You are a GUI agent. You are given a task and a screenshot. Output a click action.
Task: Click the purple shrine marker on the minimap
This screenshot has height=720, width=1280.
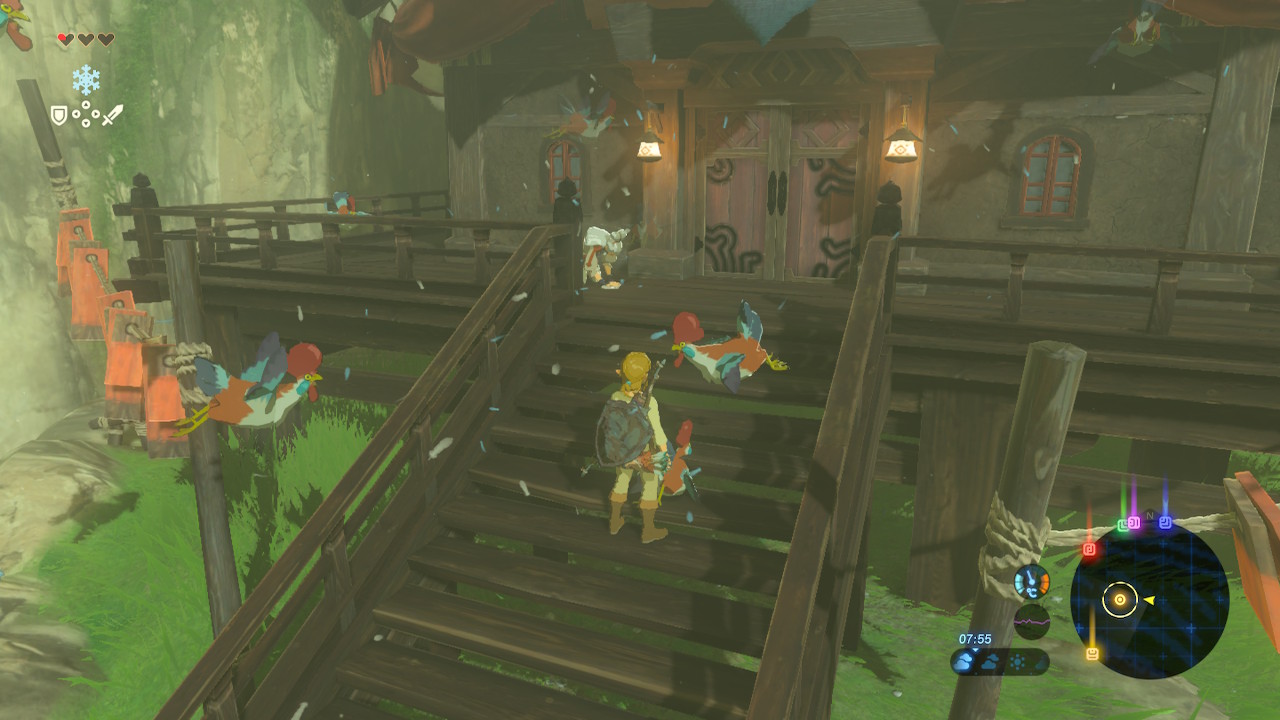[x=1133, y=523]
